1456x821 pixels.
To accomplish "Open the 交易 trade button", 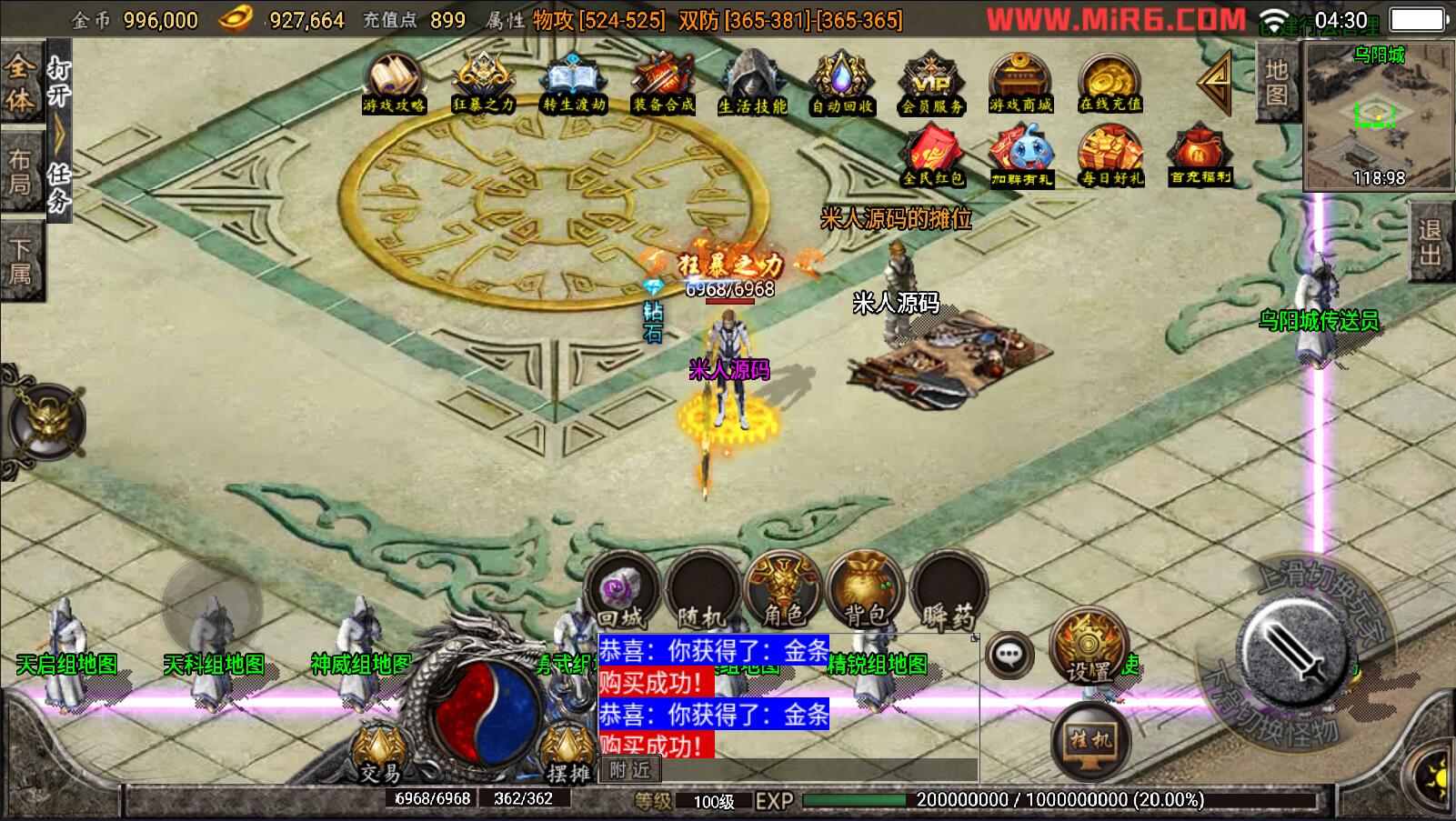I will pyautogui.click(x=380, y=754).
